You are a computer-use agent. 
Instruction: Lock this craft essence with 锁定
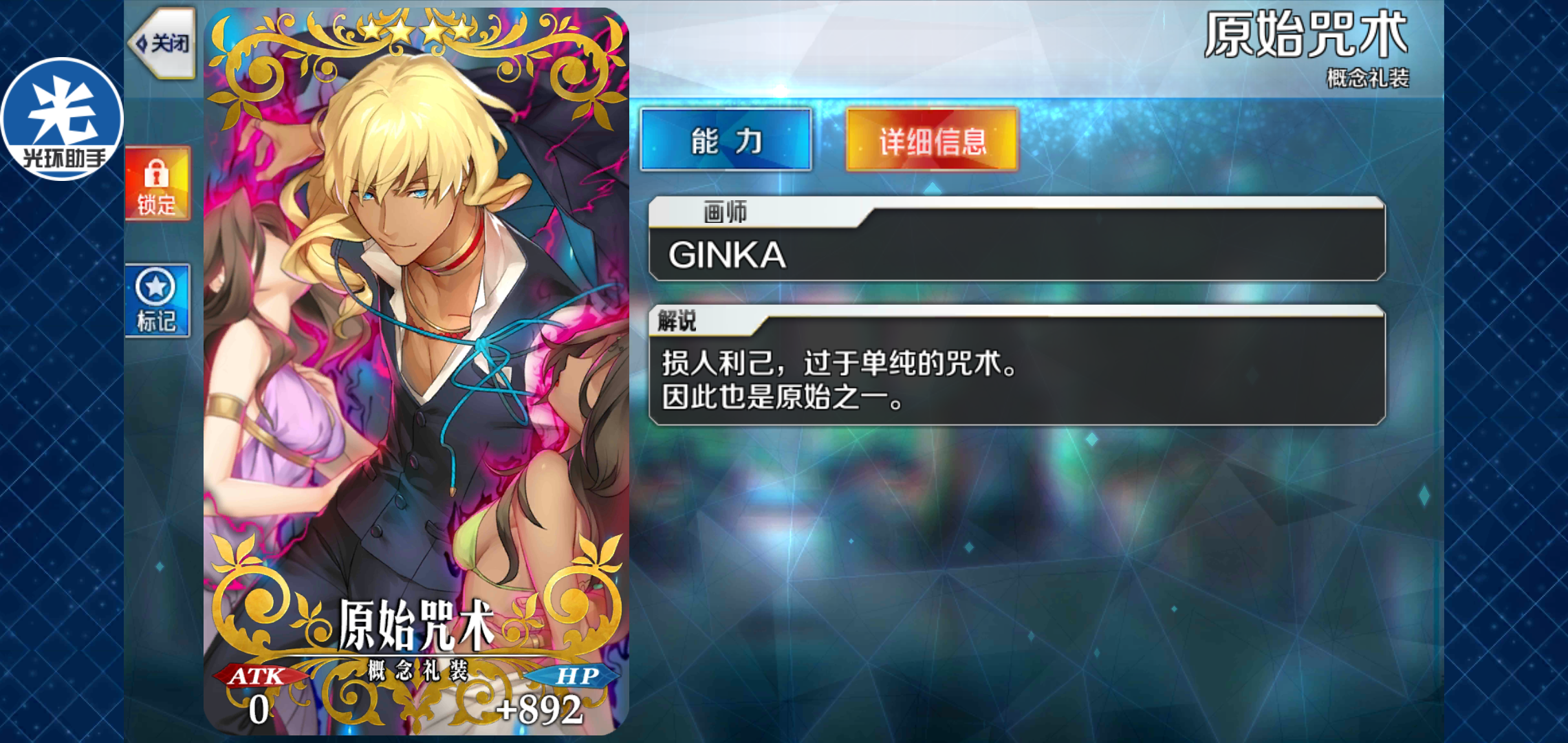pyautogui.click(x=157, y=184)
